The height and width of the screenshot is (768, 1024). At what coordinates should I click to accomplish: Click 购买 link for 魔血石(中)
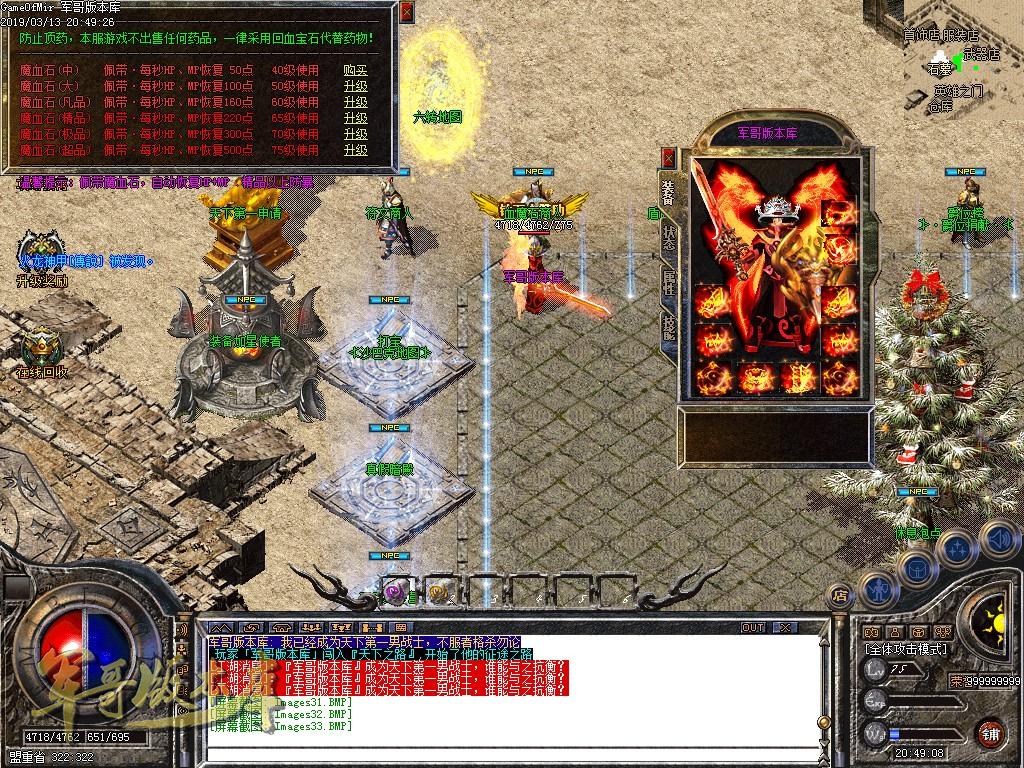click(355, 70)
